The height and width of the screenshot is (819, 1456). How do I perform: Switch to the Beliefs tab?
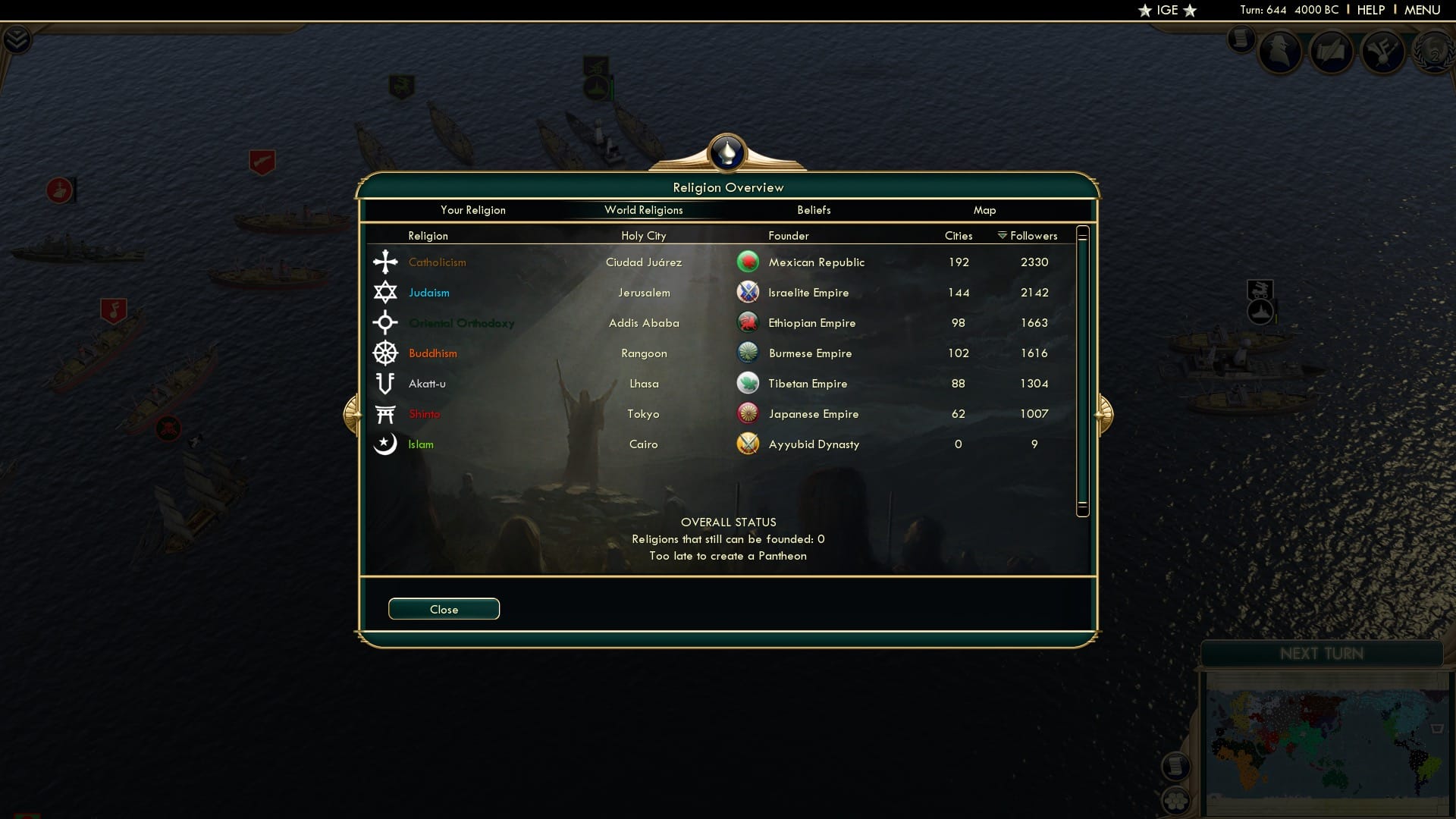(x=814, y=210)
